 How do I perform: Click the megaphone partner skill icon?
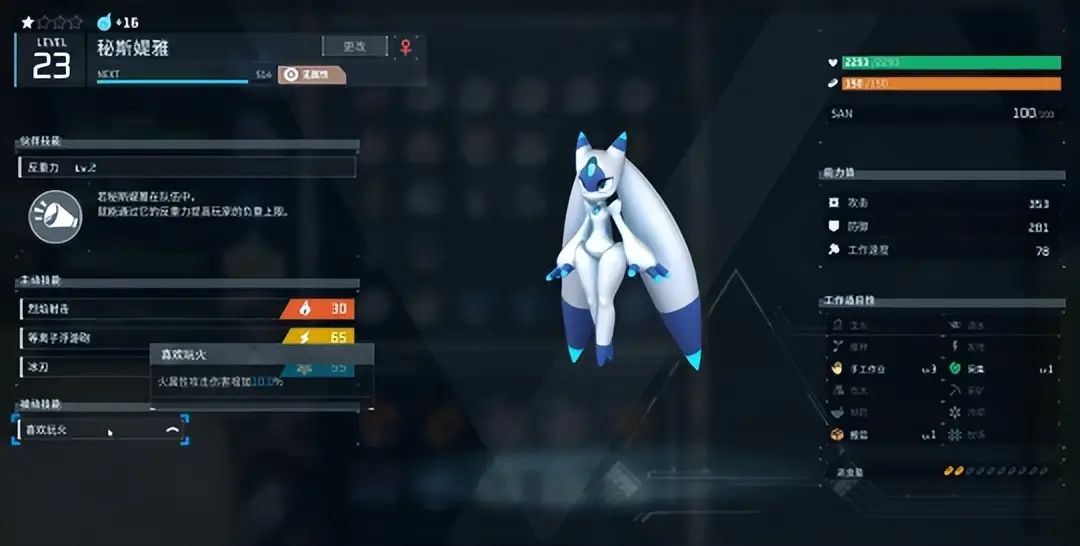coord(55,216)
